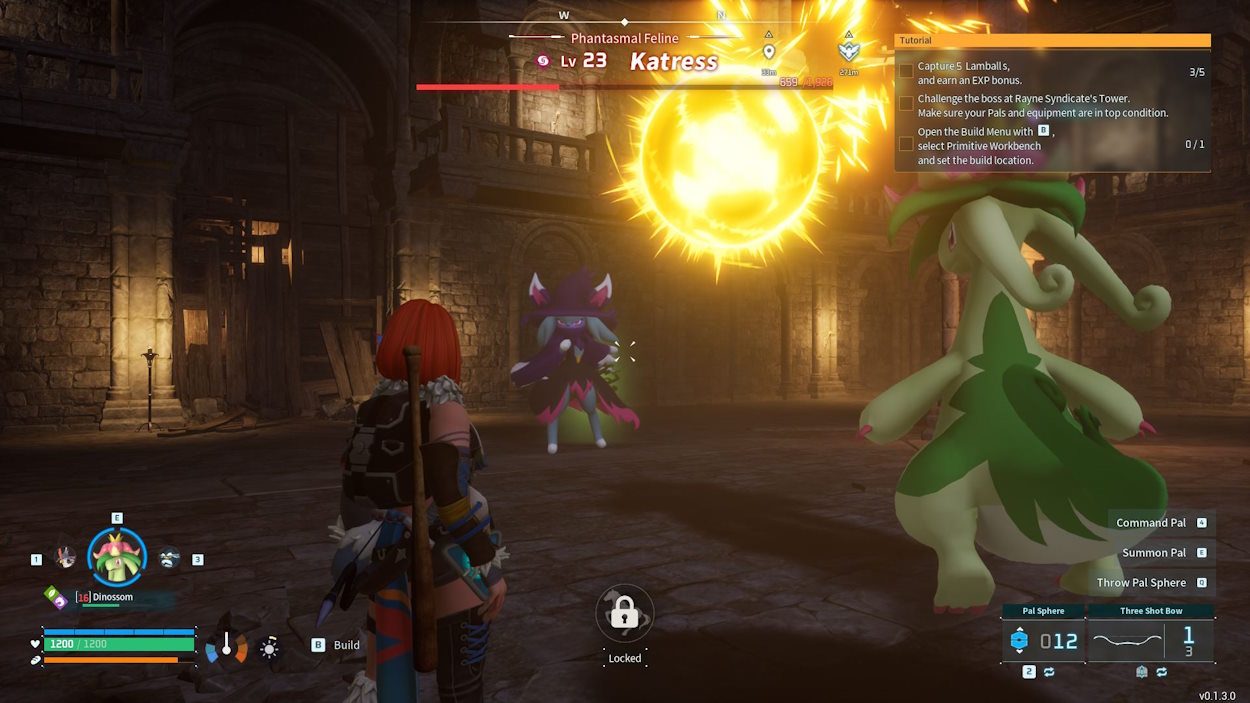
Task: Choose the right party Pal portrait
Action: coord(169,558)
